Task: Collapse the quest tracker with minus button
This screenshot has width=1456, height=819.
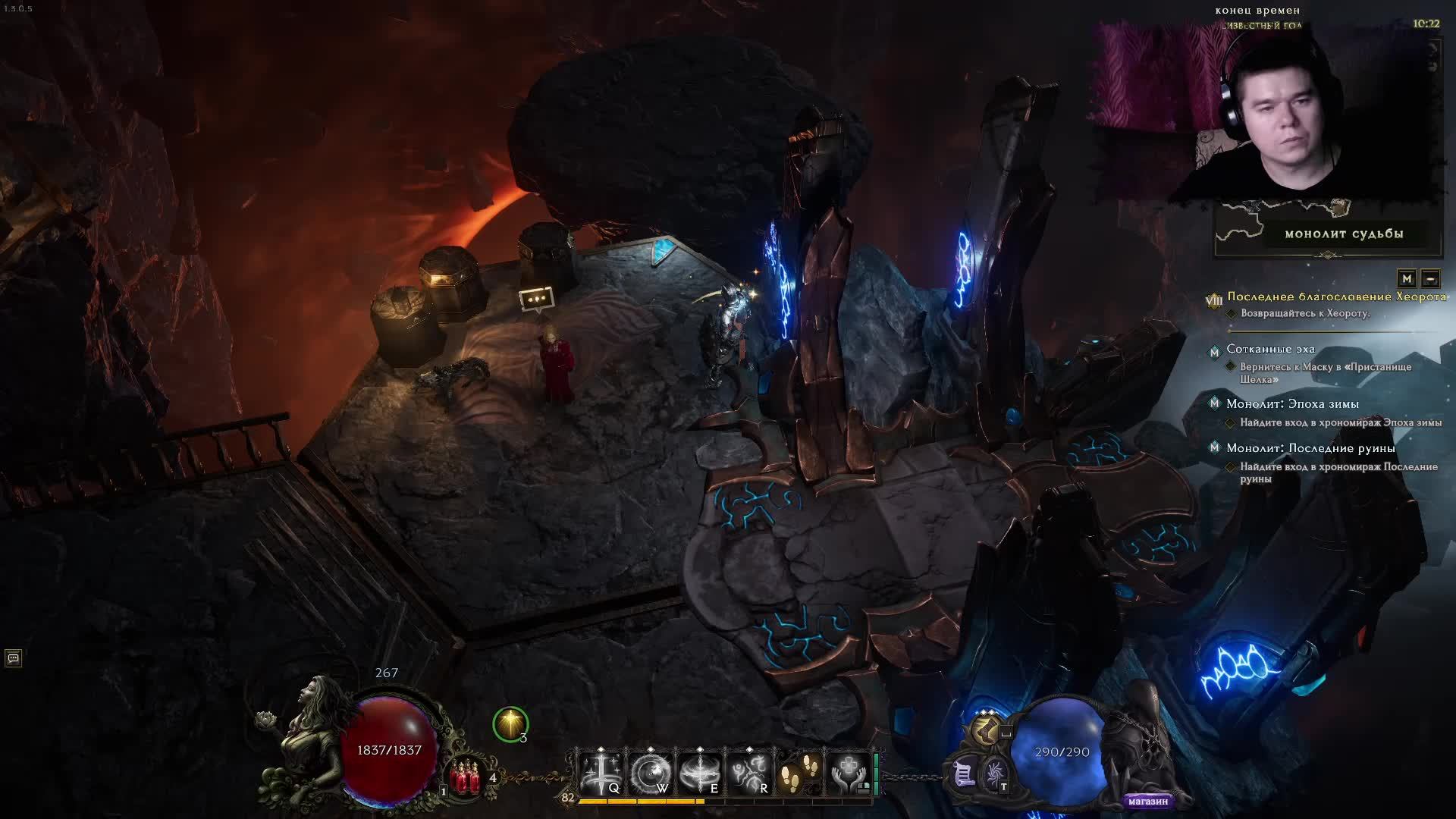Action: [1430, 278]
